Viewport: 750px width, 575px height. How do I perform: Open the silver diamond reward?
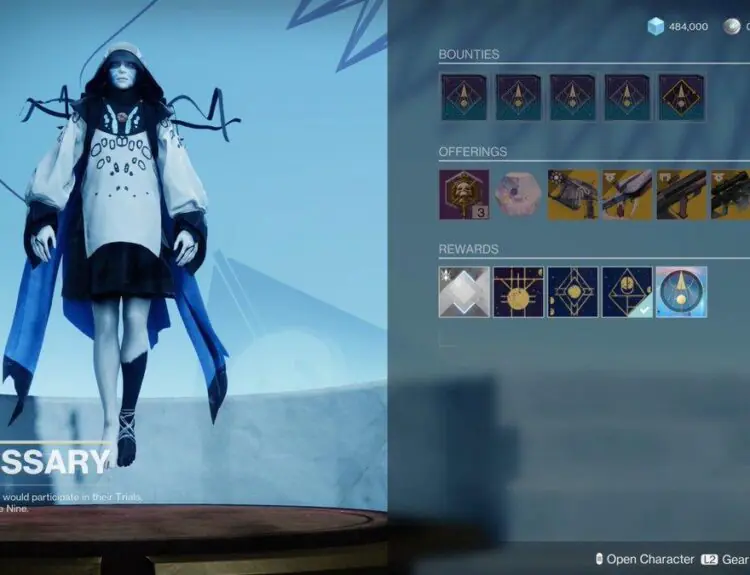click(x=464, y=292)
